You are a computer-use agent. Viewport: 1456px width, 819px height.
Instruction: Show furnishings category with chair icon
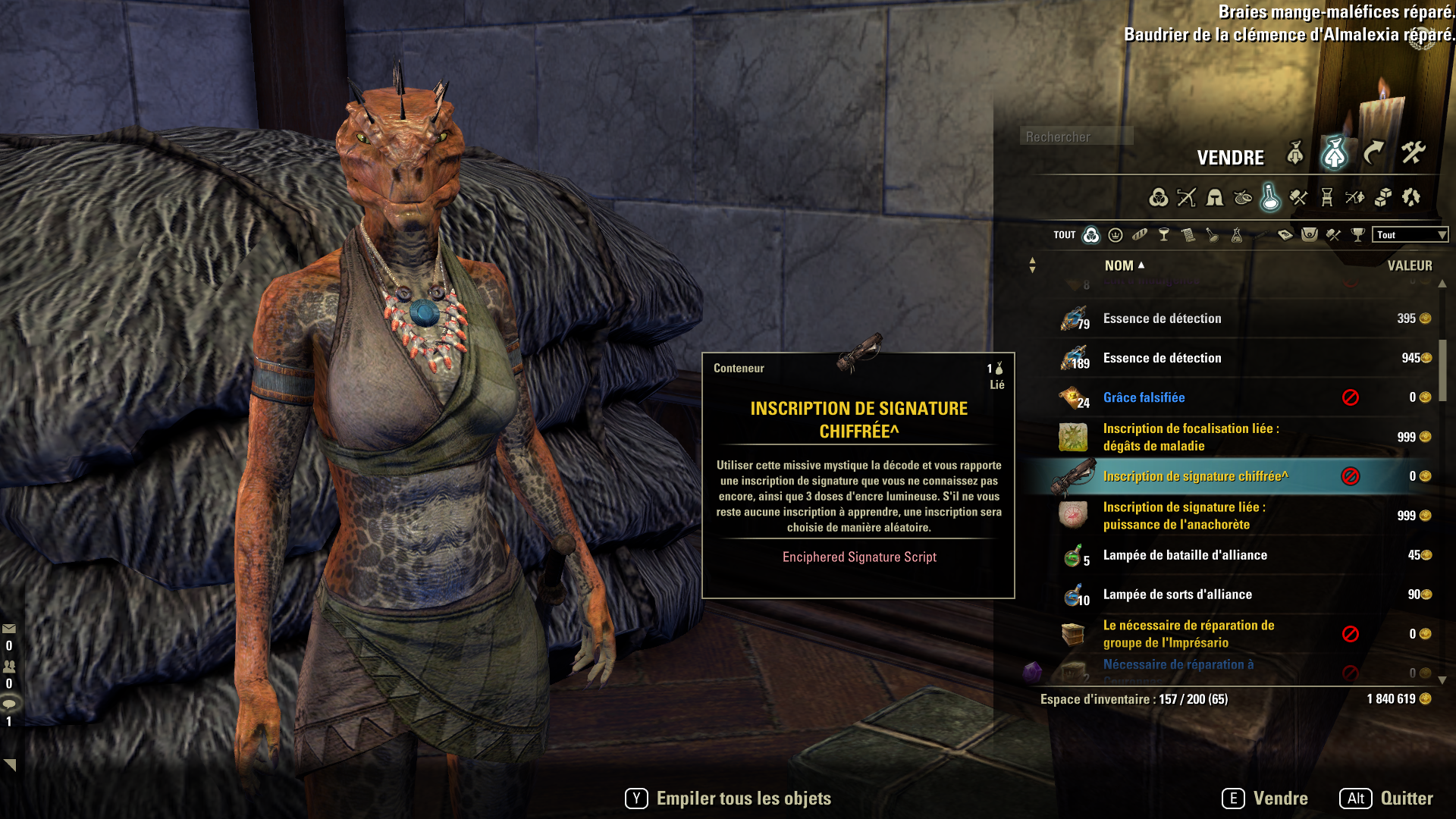[x=1327, y=198]
